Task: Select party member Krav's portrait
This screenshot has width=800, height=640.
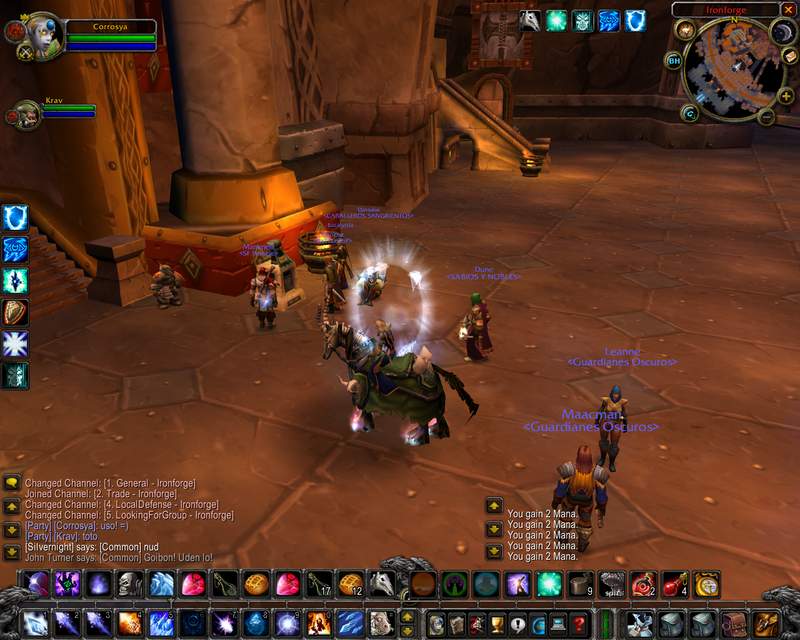Action: [x=27, y=113]
